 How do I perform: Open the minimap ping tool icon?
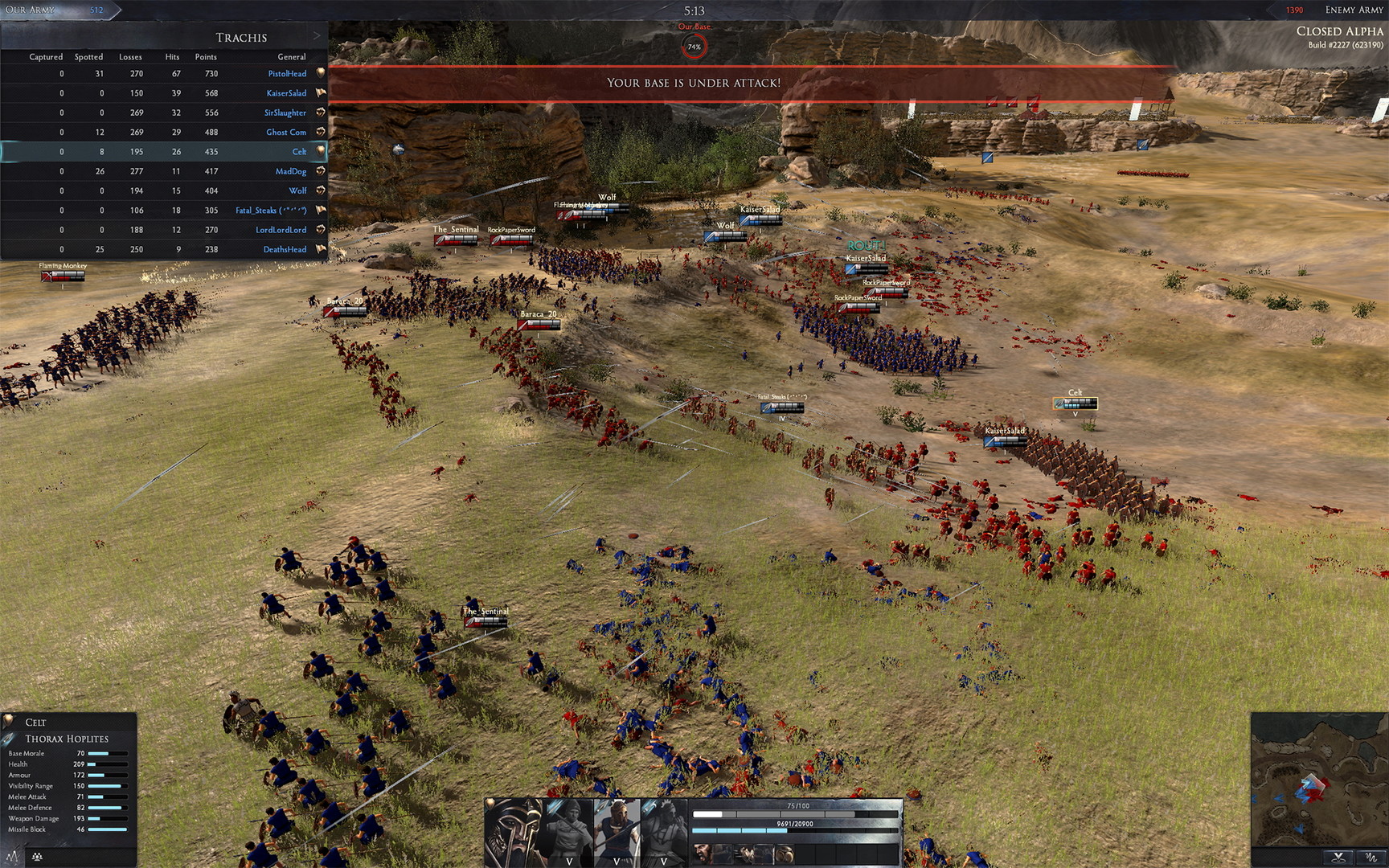(x=1338, y=858)
